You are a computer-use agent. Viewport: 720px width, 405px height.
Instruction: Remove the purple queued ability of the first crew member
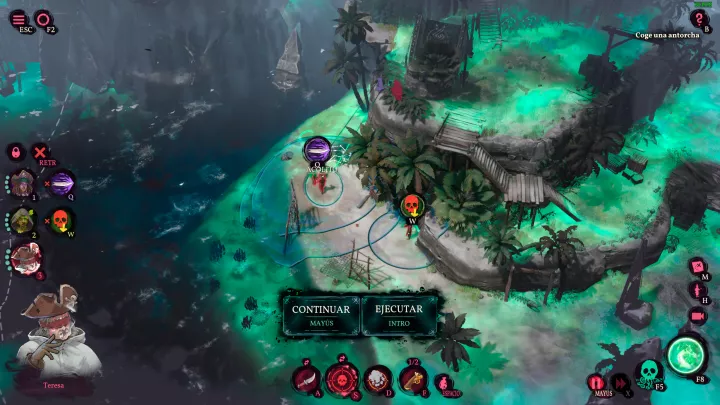62,182
